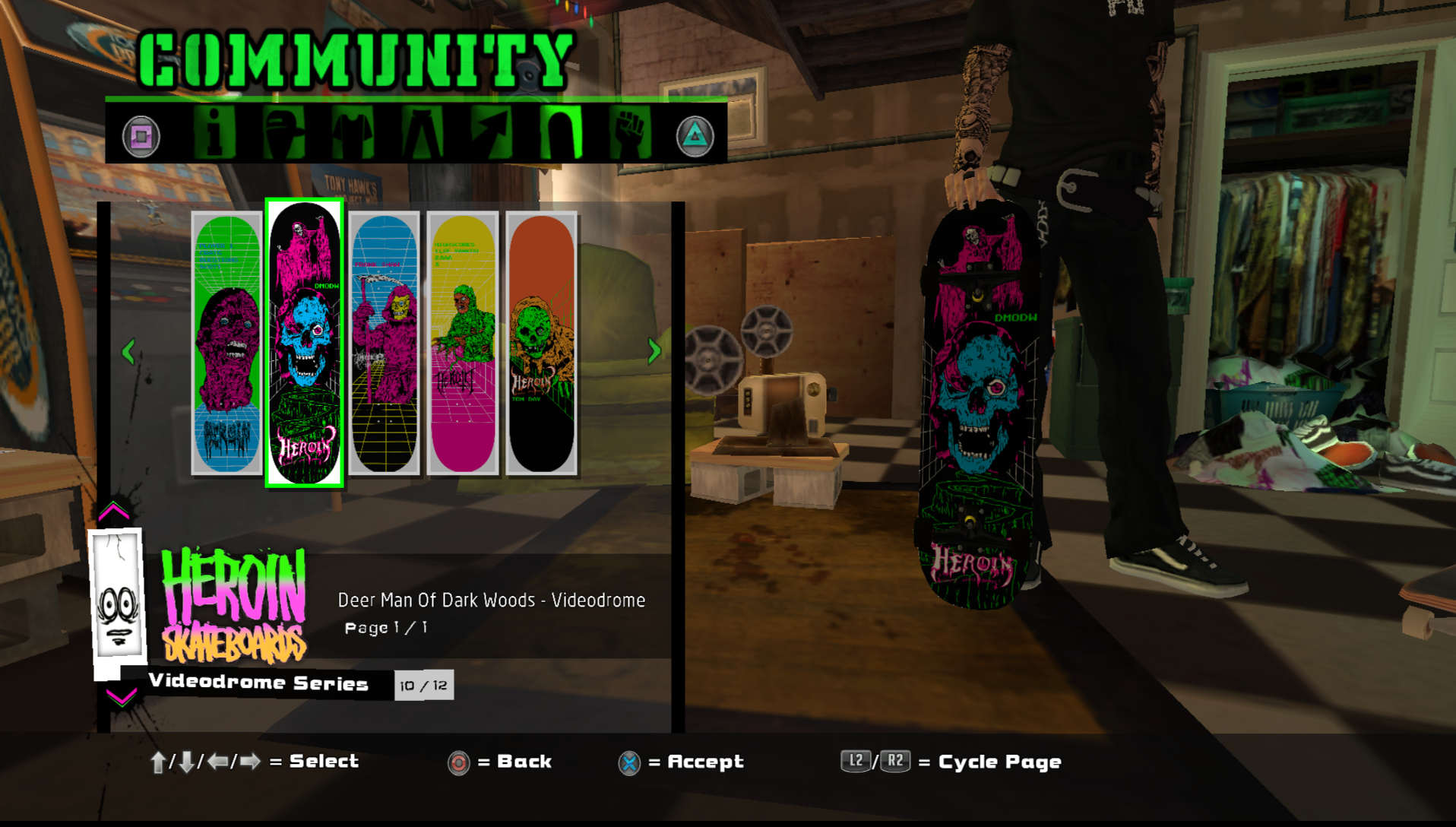Show next decks with the right green arrow

coord(654,351)
